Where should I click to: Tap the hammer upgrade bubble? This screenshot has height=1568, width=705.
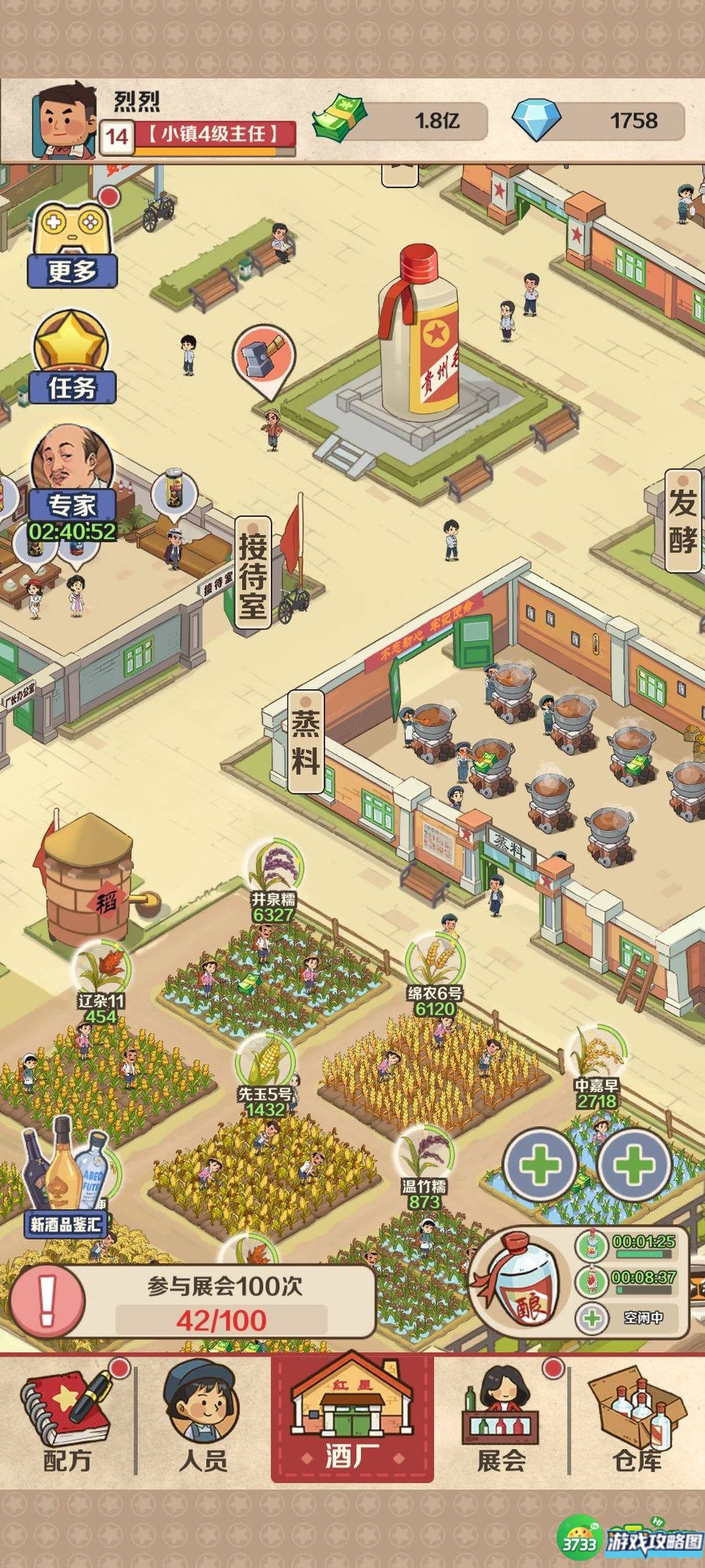point(263,356)
